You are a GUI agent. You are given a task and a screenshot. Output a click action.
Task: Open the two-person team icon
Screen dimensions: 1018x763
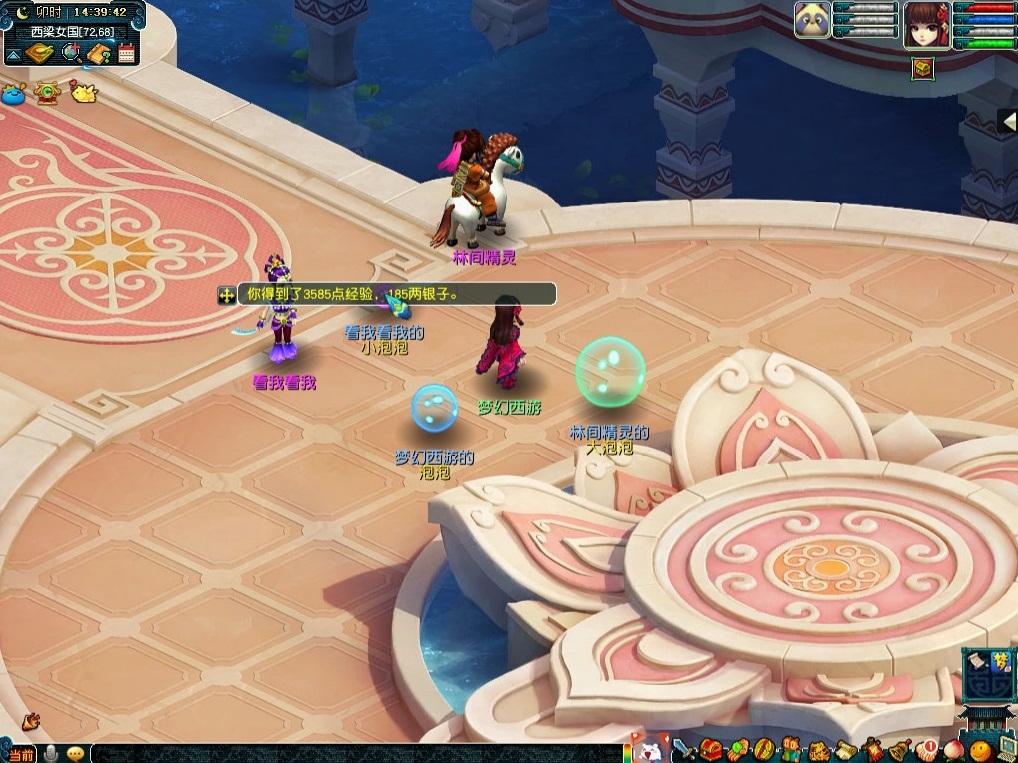790,749
